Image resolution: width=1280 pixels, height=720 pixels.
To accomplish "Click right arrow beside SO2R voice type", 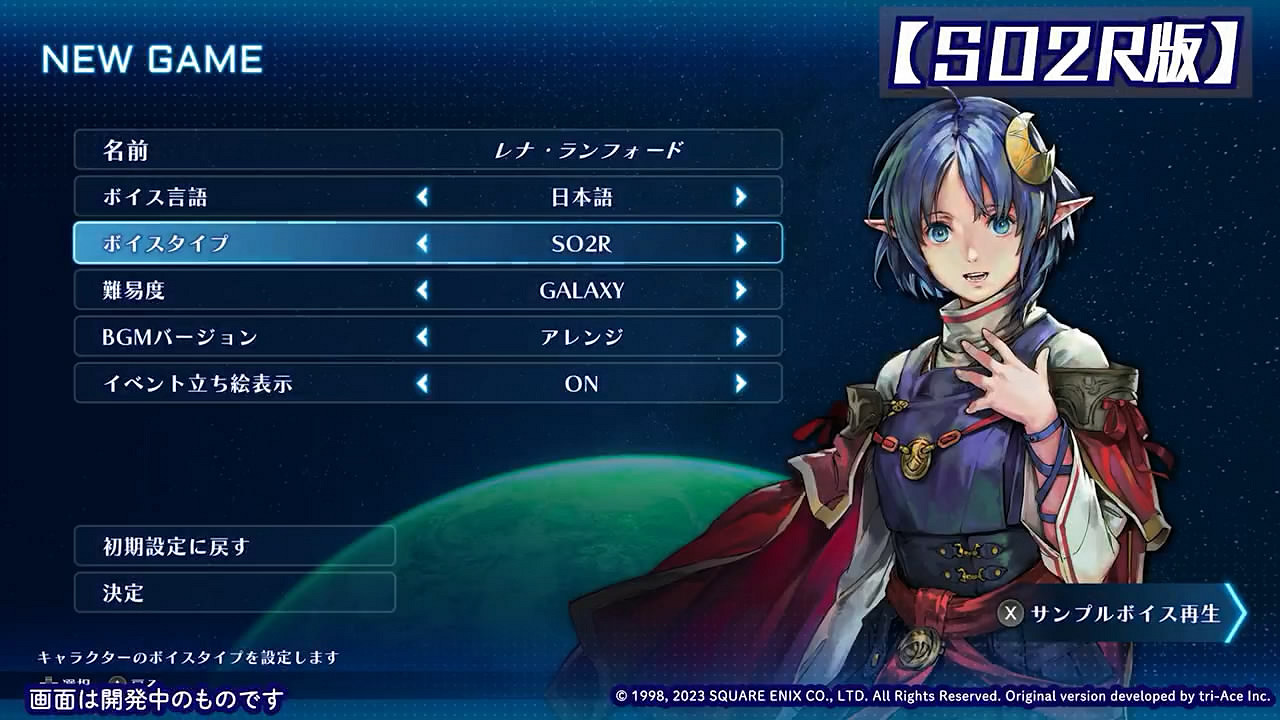I will (x=740, y=243).
